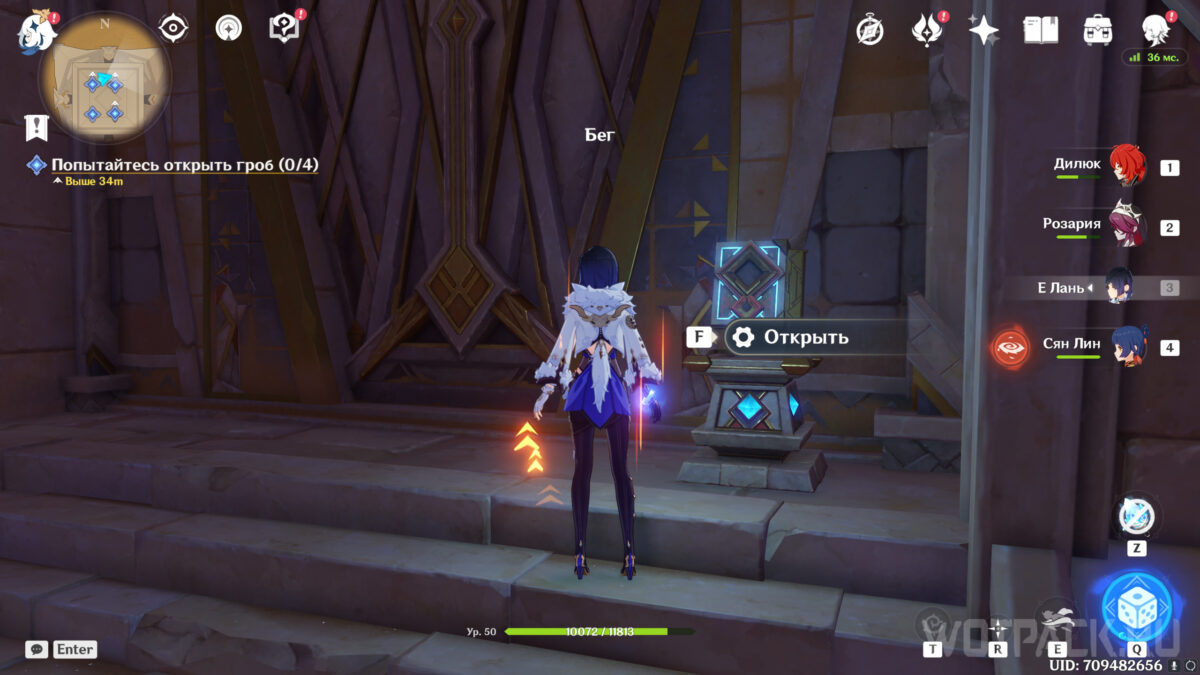Open the Wish four-pointed star icon

[x=983, y=31]
